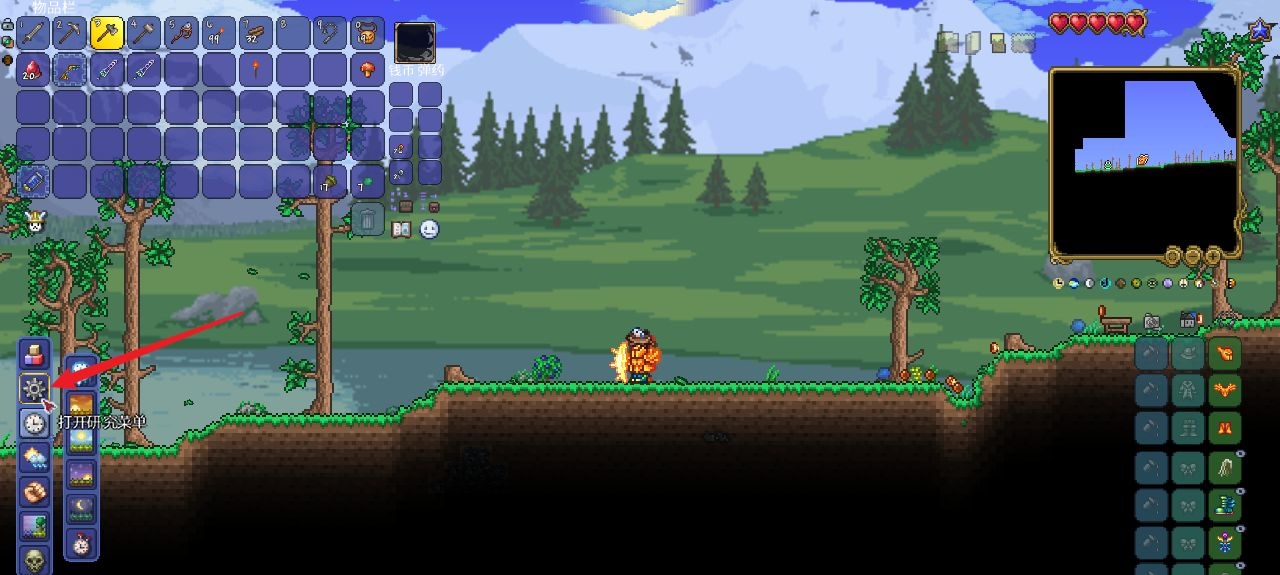
Task: Toggle the fist personal power button
Action: pyautogui.click(x=35, y=492)
